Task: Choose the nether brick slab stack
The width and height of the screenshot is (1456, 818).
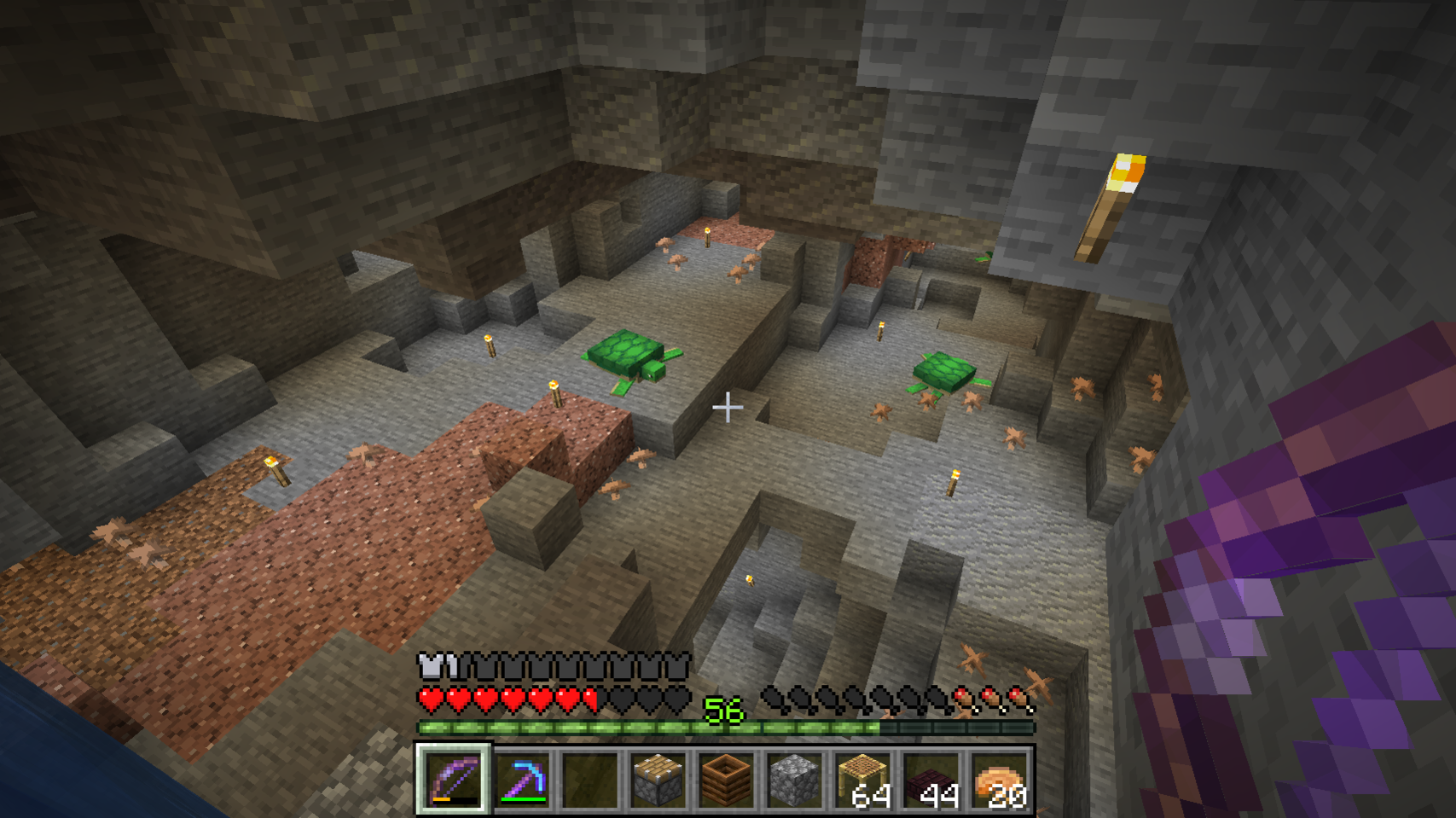Action: (x=931, y=779)
